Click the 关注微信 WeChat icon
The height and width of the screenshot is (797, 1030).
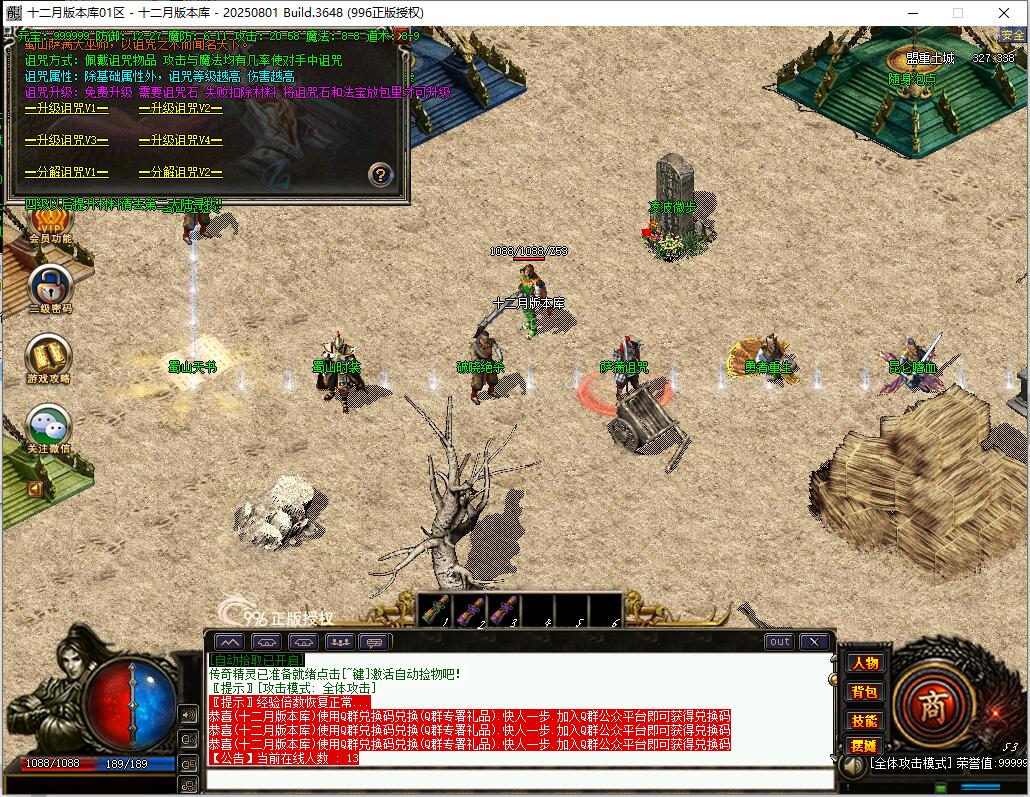click(49, 424)
